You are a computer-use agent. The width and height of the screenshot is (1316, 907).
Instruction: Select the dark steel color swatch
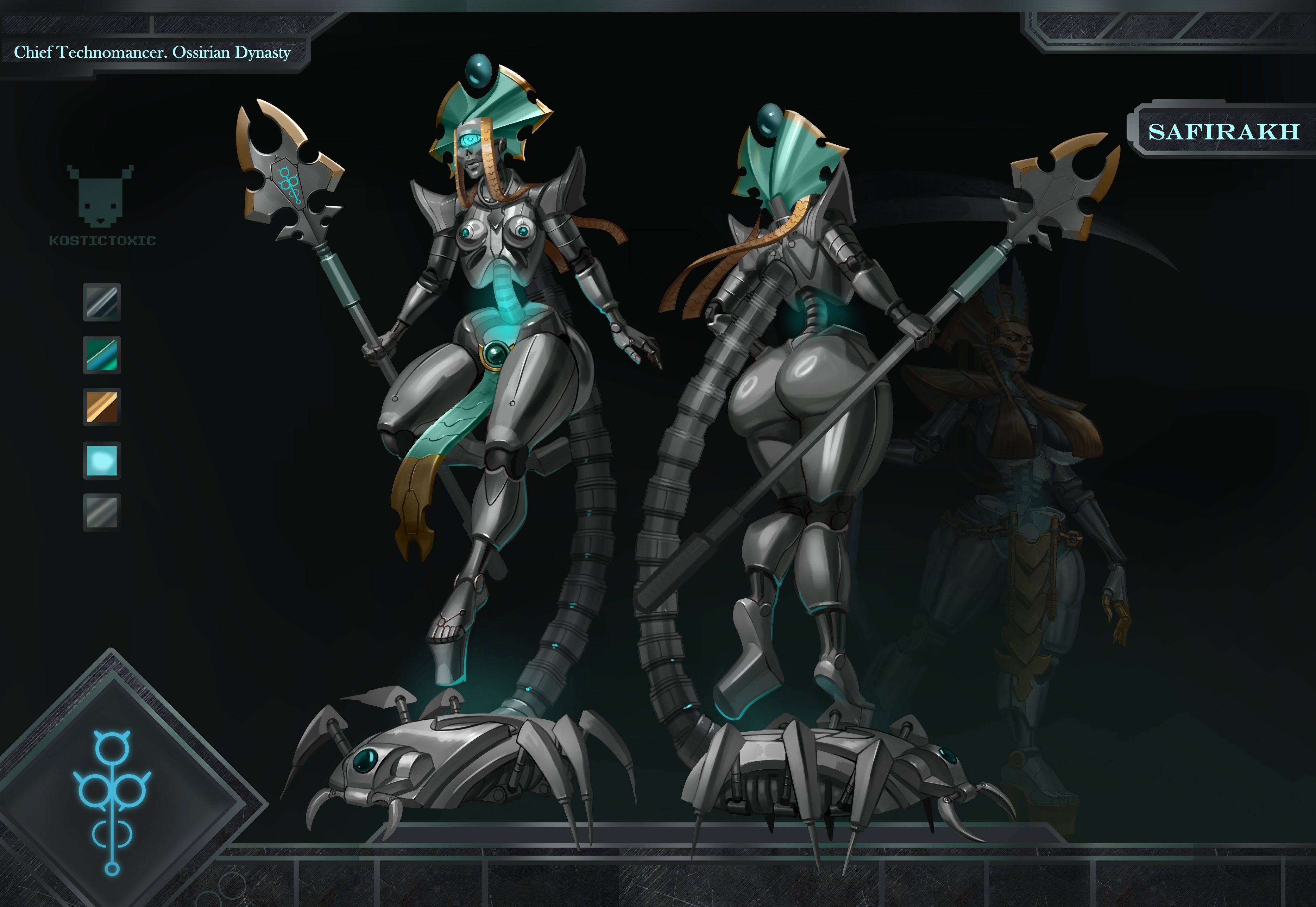pos(102,302)
